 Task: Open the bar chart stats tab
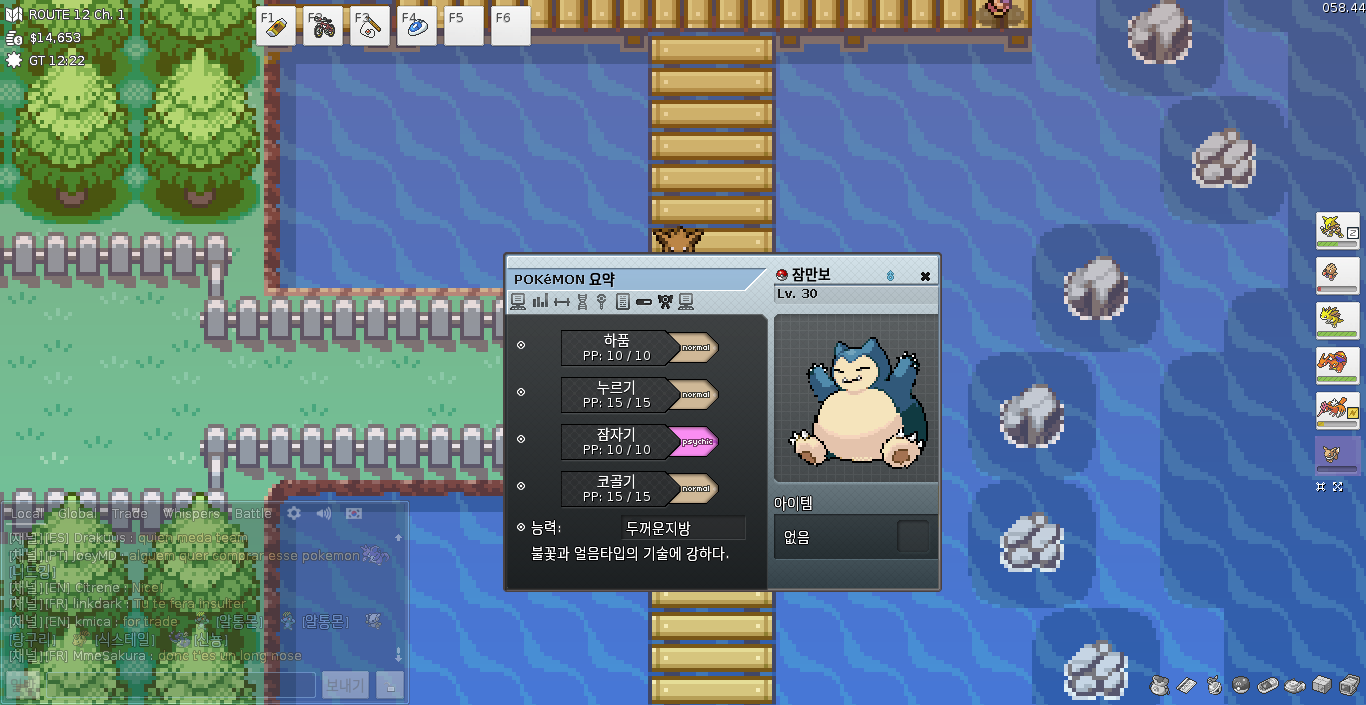click(x=540, y=302)
